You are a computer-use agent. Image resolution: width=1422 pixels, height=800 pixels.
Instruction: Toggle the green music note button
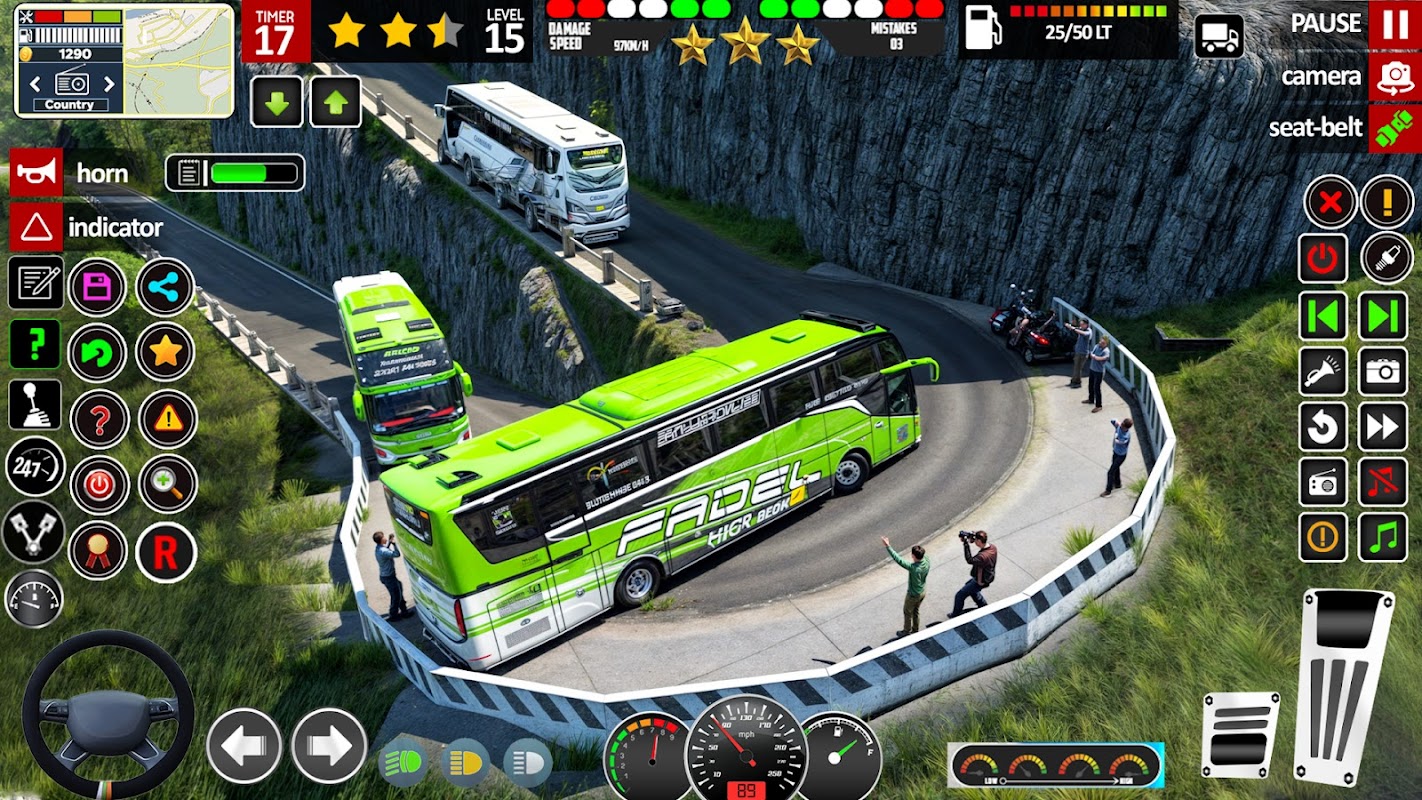point(1383,538)
